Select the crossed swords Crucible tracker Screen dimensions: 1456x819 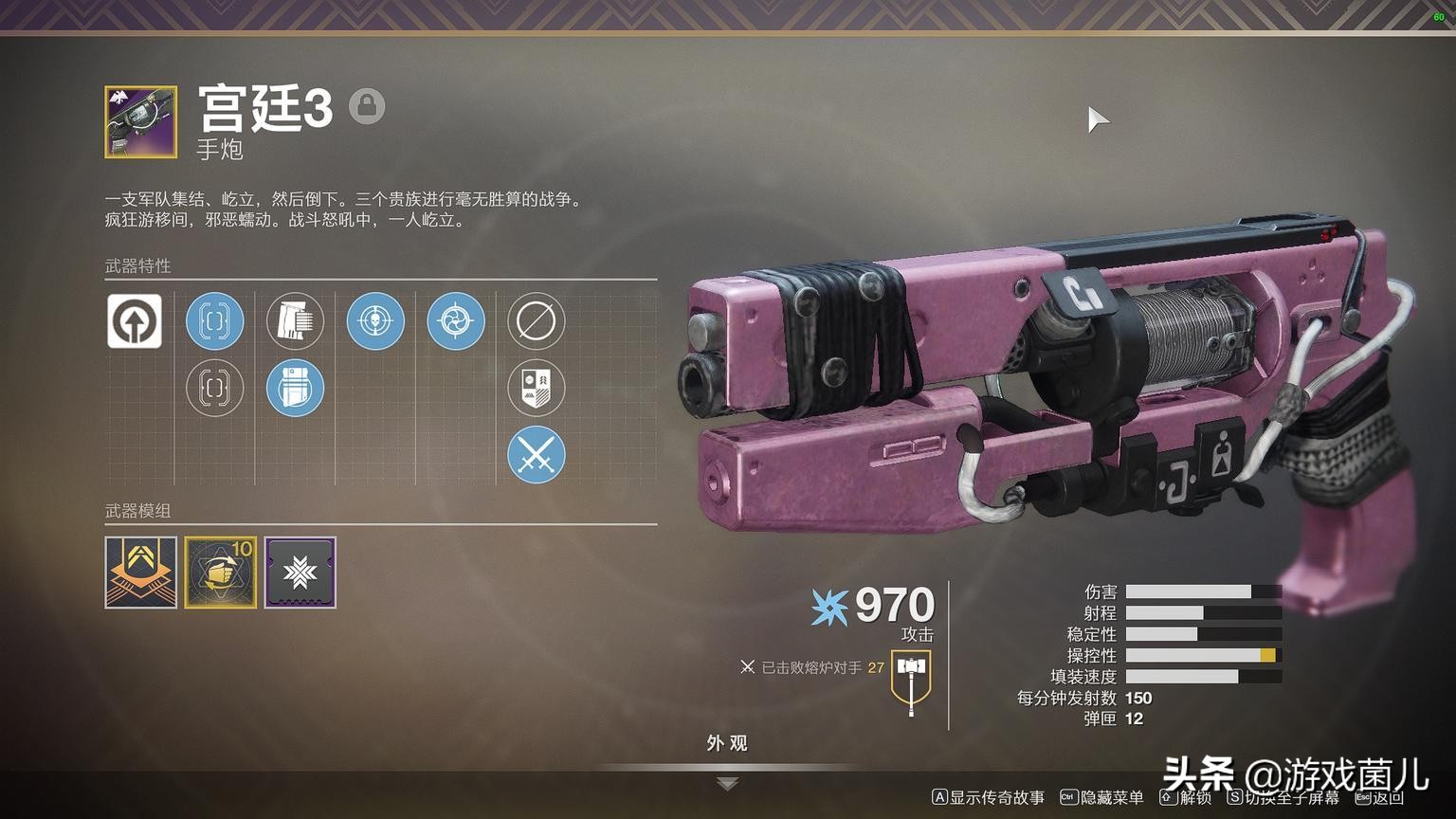[x=537, y=455]
